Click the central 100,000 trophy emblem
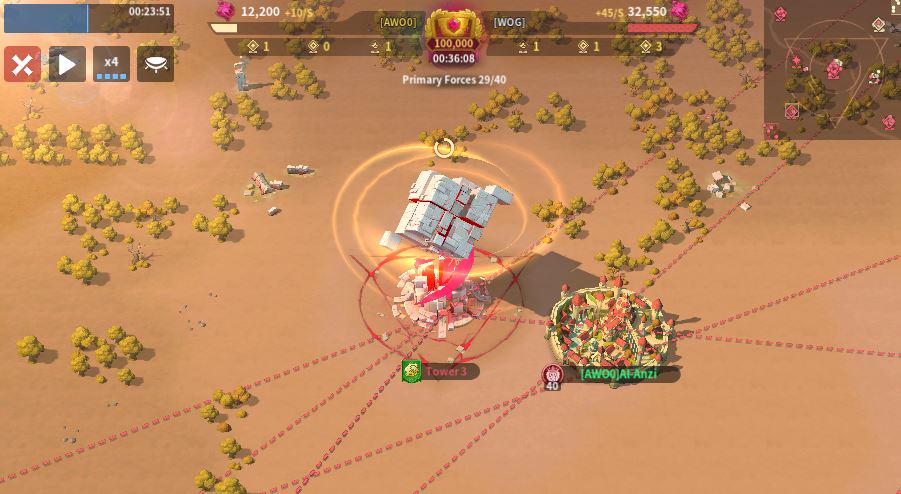 point(451,32)
